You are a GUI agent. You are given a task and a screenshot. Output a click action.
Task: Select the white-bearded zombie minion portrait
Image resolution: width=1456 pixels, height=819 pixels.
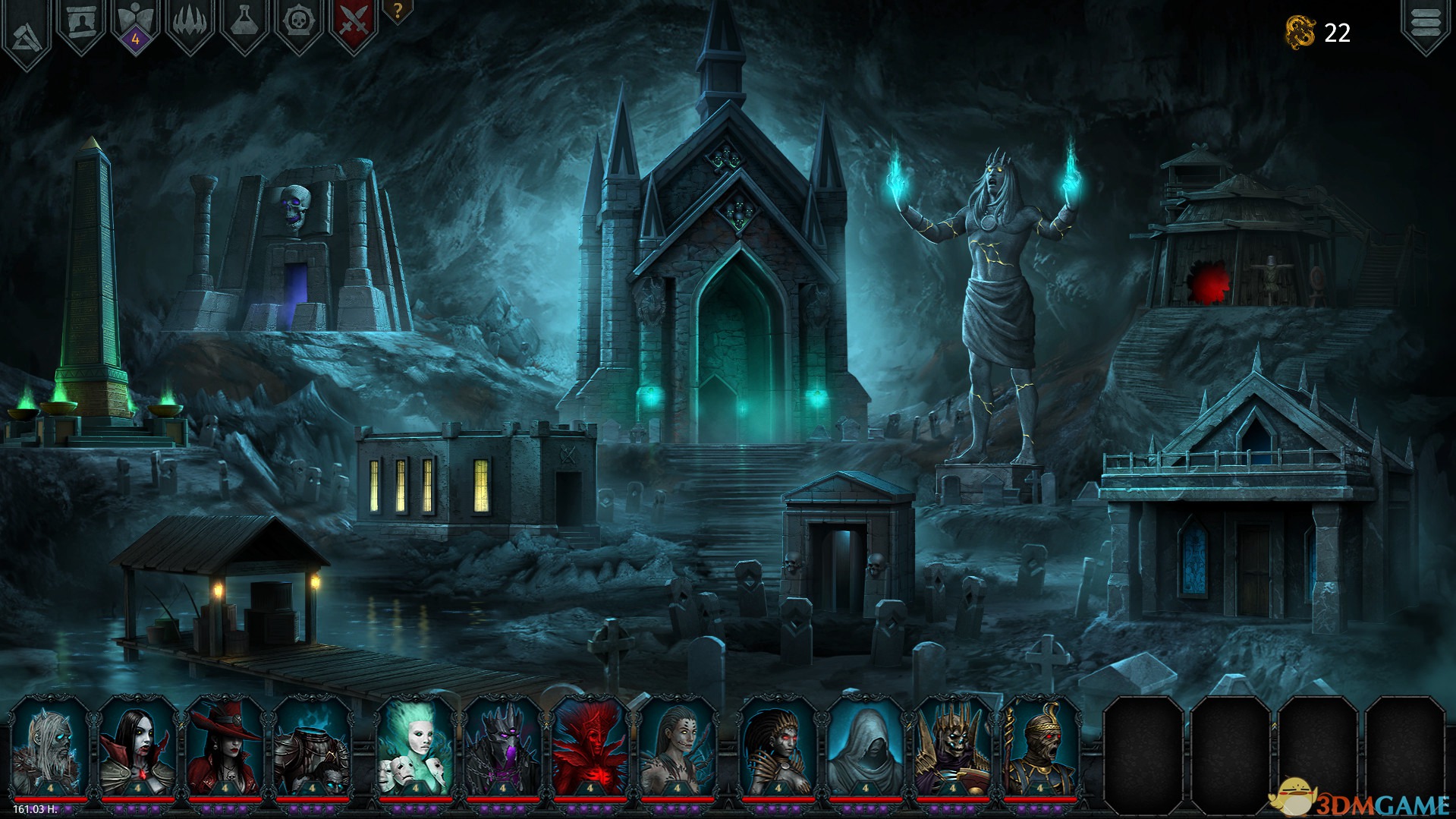pos(50,746)
